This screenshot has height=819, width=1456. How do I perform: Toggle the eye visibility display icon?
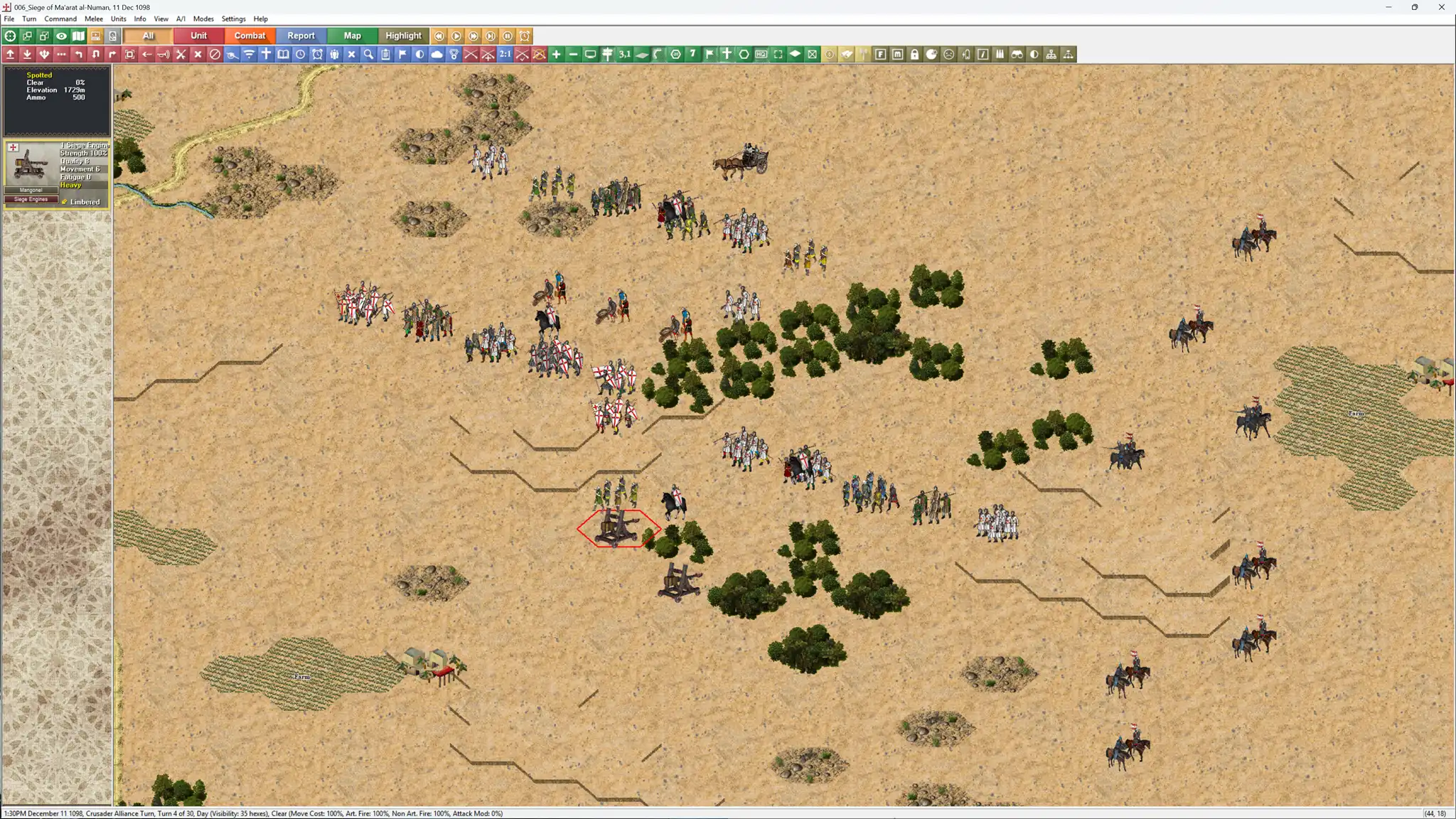[x=60, y=36]
